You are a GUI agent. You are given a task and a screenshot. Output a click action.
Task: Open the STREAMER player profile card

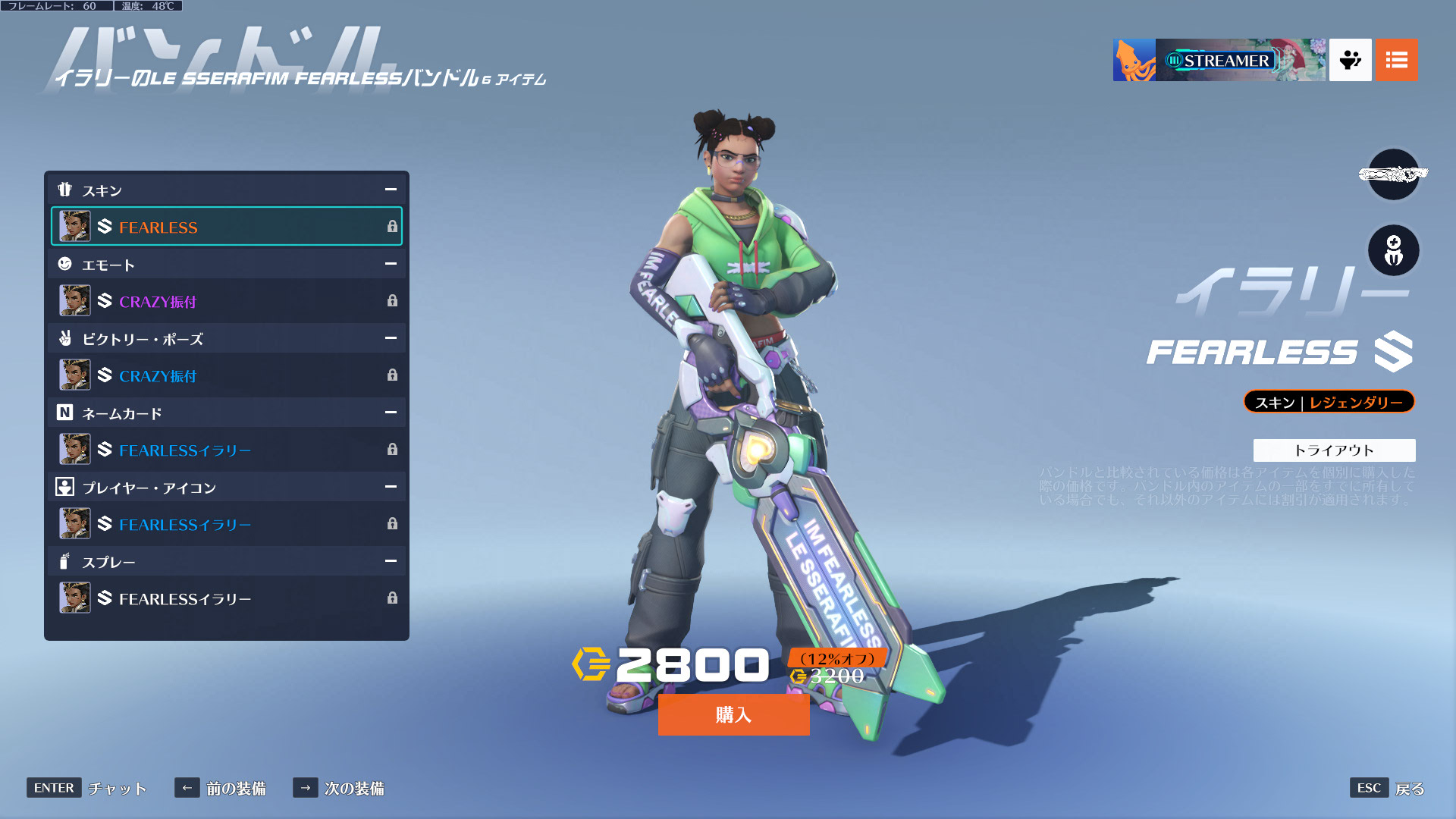[1219, 60]
